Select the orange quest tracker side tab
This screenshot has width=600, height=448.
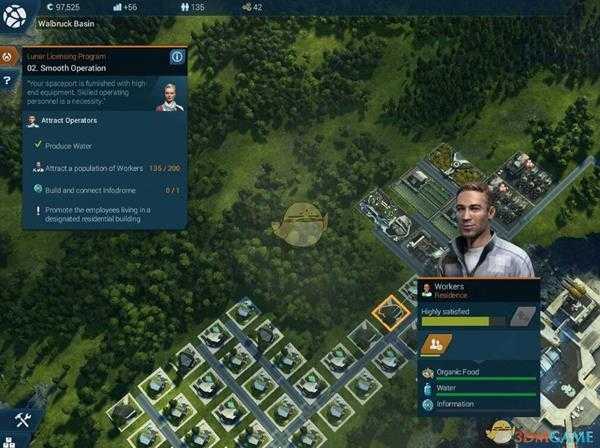(x=8, y=57)
